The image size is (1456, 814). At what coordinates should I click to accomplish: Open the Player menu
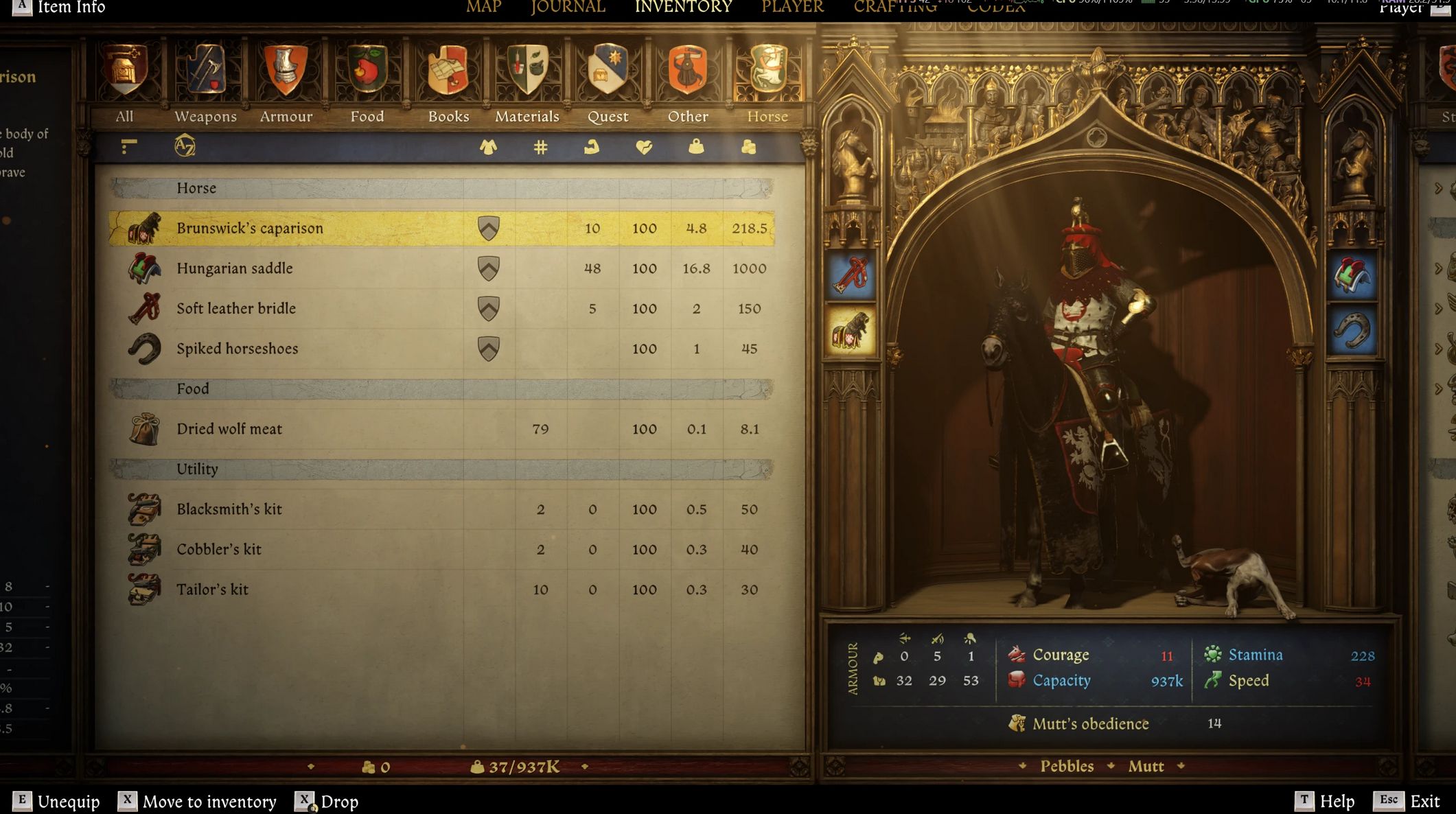click(792, 8)
